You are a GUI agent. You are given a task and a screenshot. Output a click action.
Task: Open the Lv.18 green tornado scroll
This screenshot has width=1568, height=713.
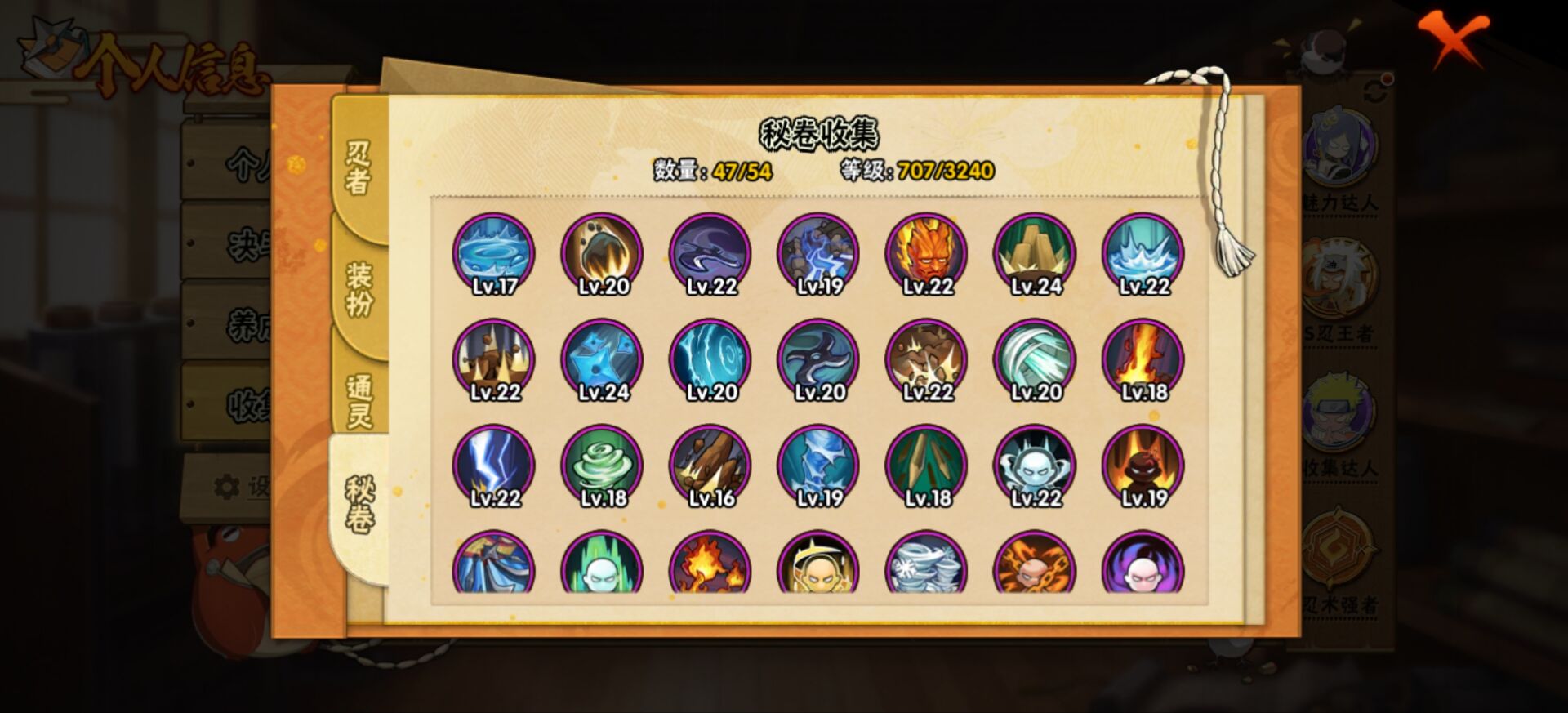(x=604, y=466)
